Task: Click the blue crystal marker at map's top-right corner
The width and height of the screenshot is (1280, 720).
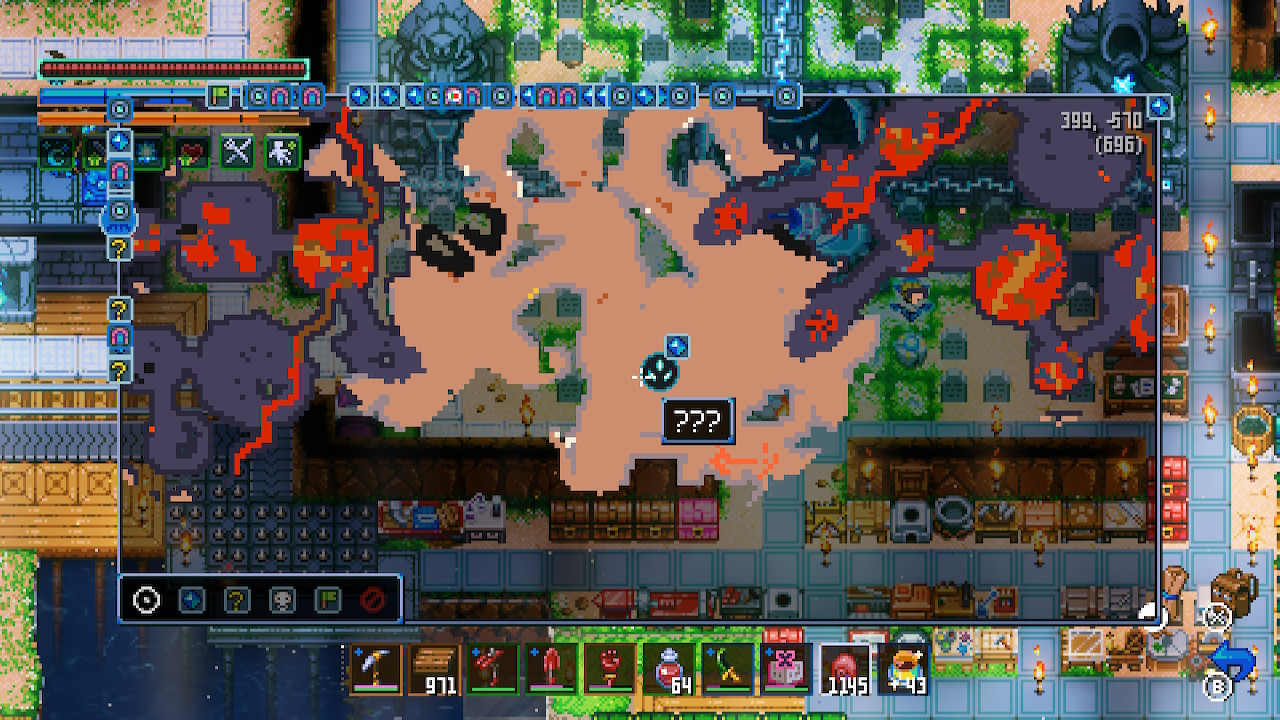Action: tap(1160, 106)
